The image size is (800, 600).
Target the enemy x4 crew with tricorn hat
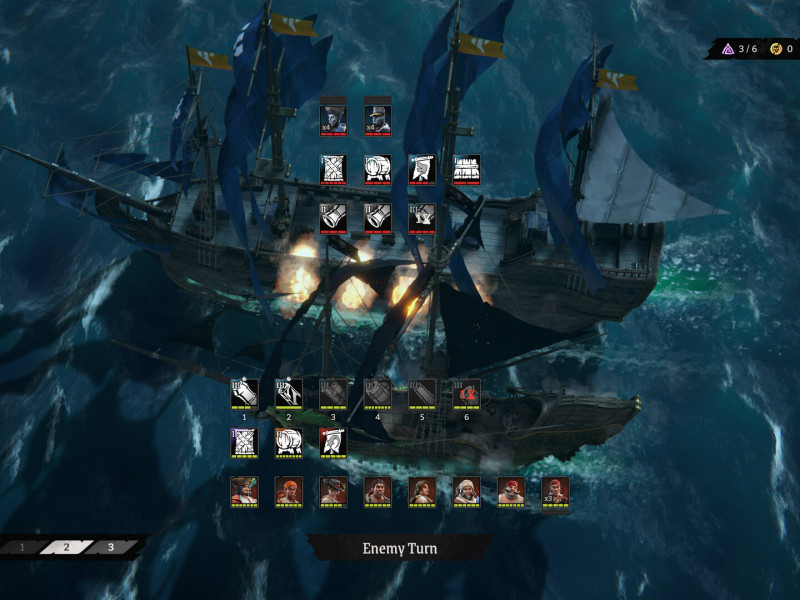pos(333,120)
